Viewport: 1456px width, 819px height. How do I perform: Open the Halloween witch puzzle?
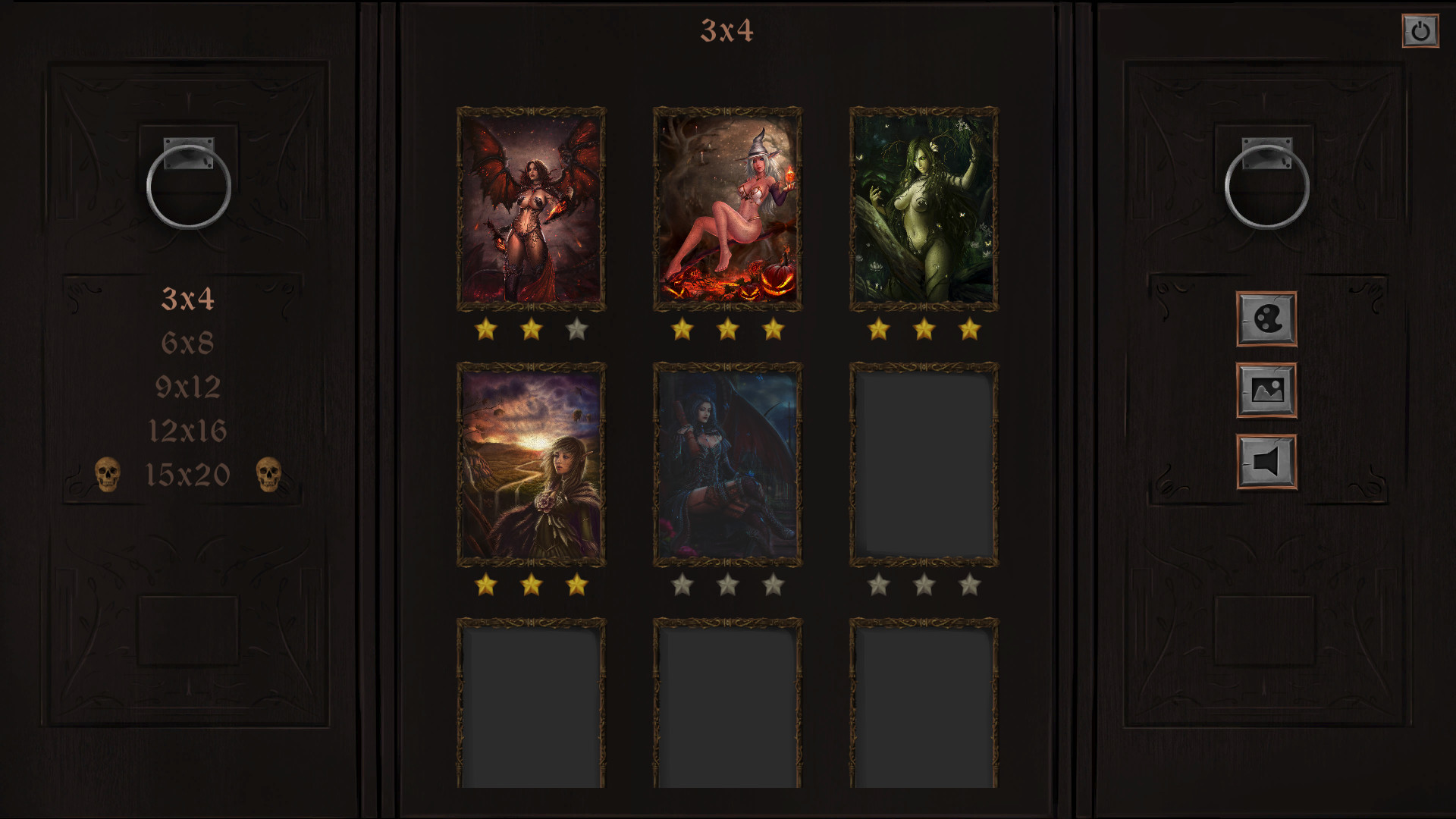tap(727, 209)
